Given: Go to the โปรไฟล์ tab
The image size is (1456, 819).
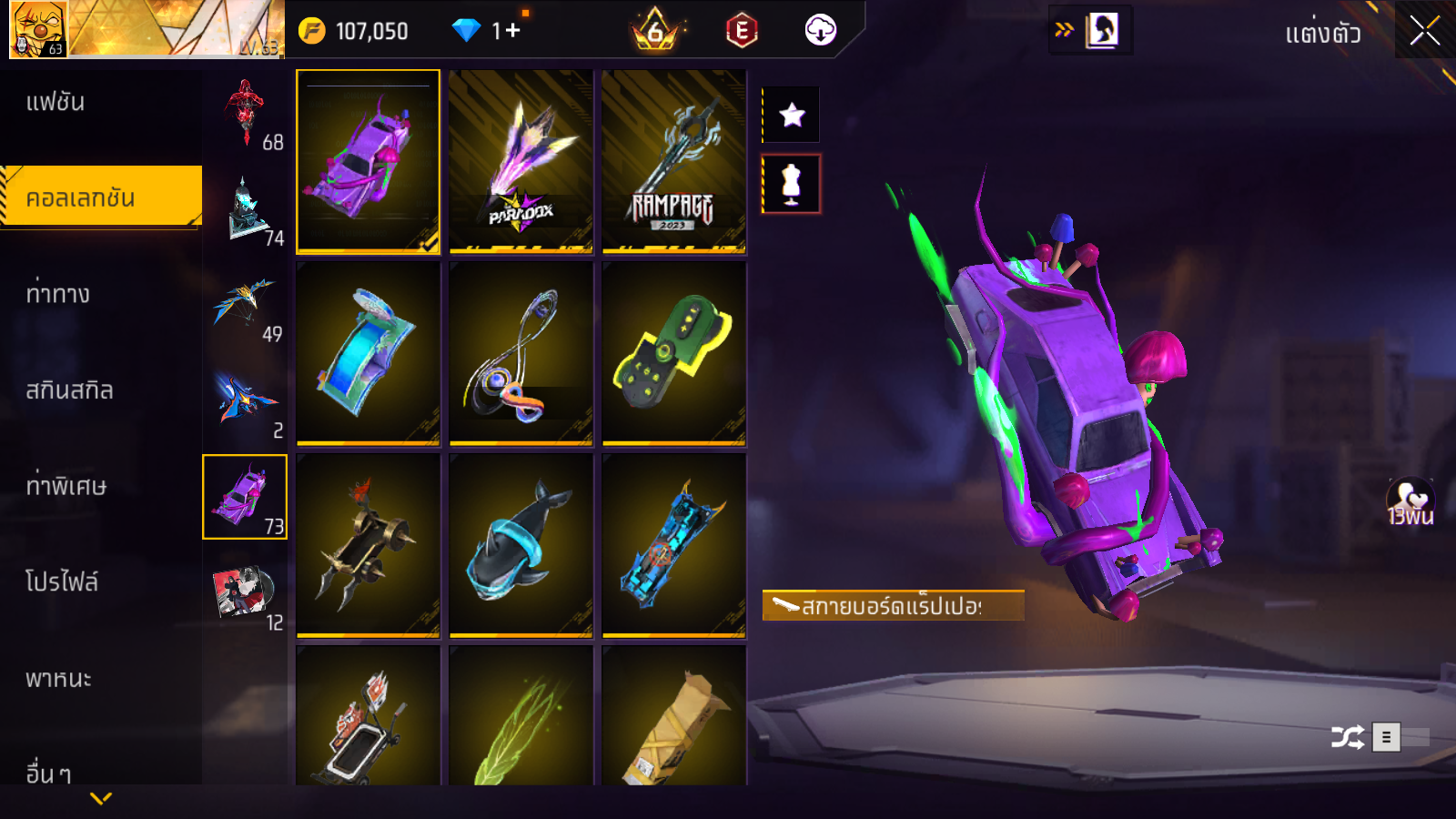Looking at the screenshot, I should (62, 581).
